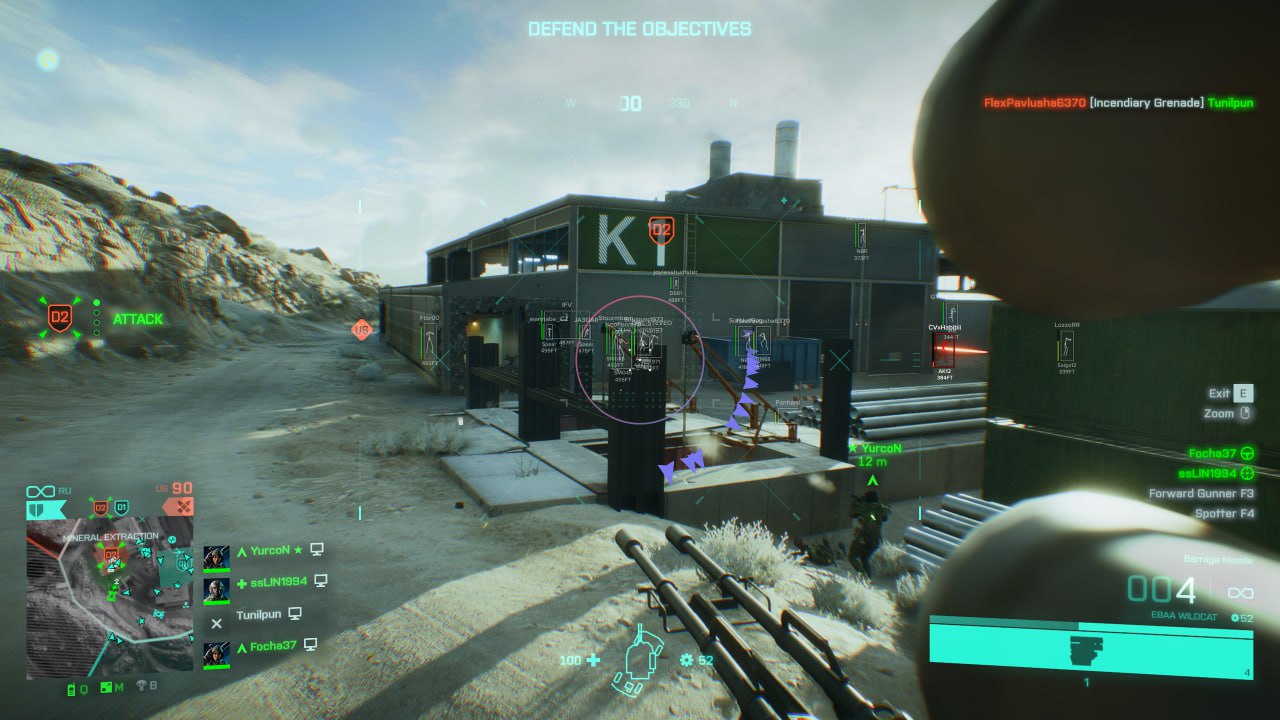Click the D2 objective marker on the K1 building
The width and height of the screenshot is (1280, 720).
pyautogui.click(x=660, y=231)
